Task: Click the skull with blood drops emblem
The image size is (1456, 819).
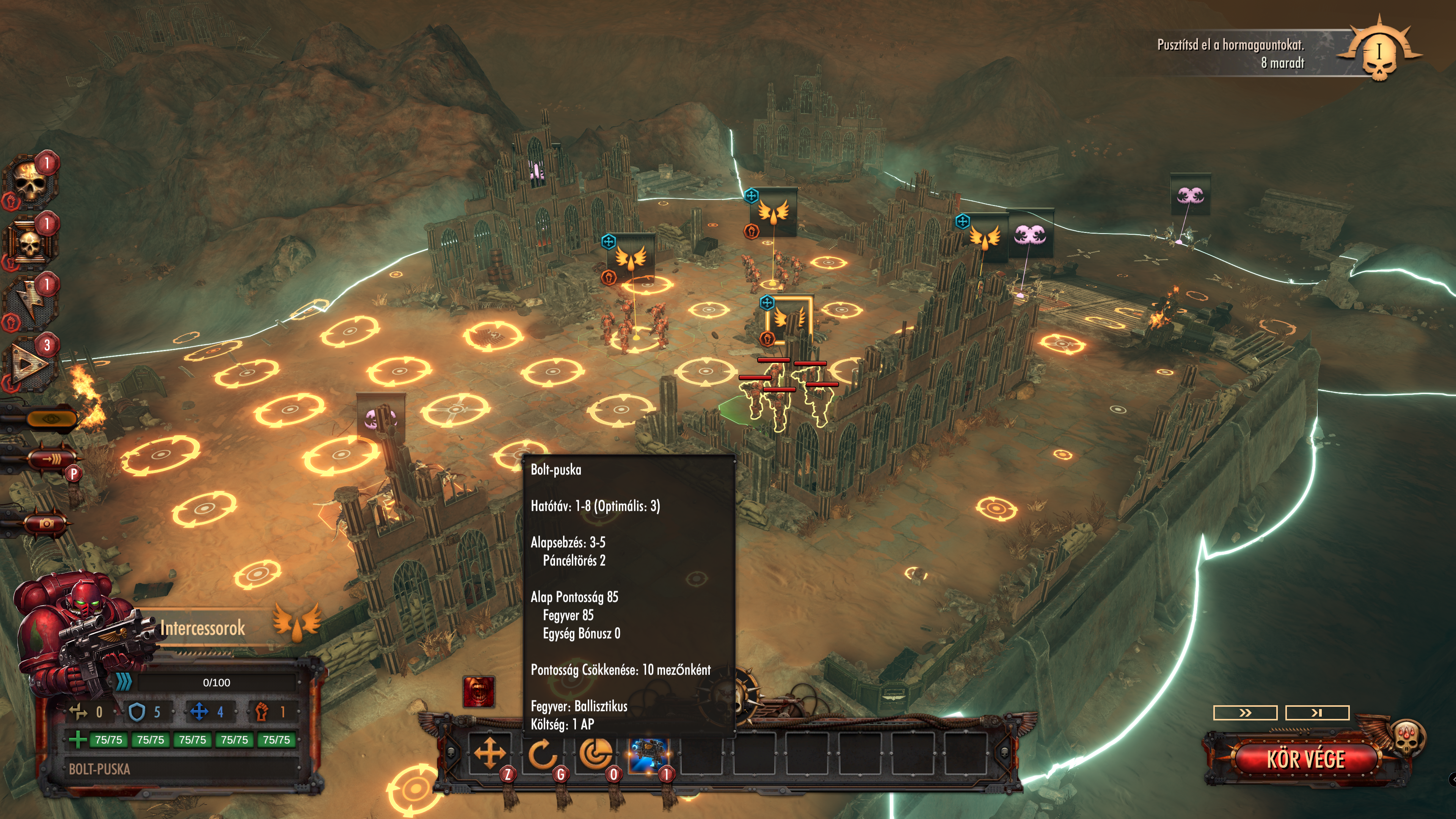Action: (1407, 737)
